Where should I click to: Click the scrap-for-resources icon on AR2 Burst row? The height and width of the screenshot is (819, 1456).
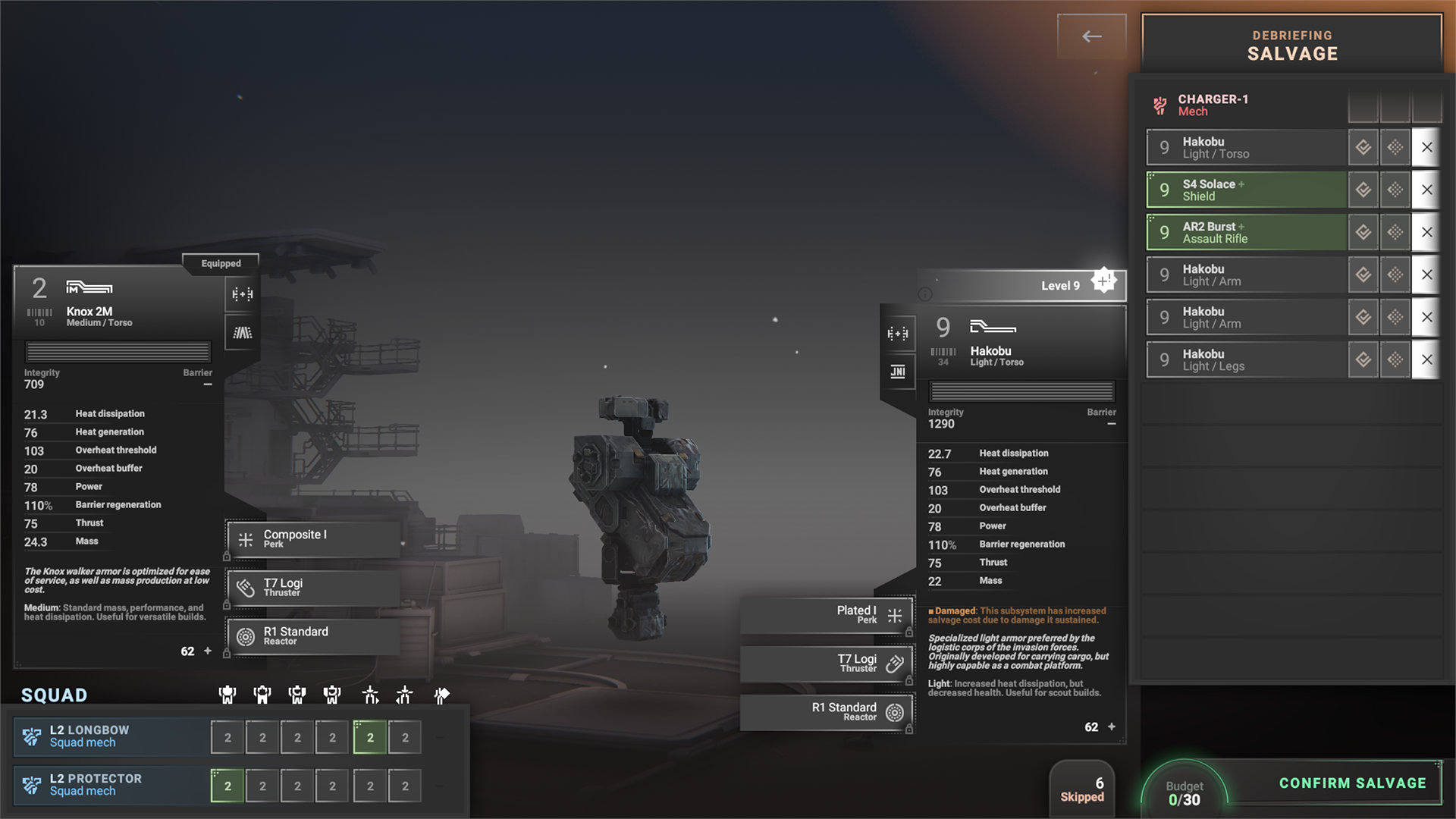[x=1395, y=232]
